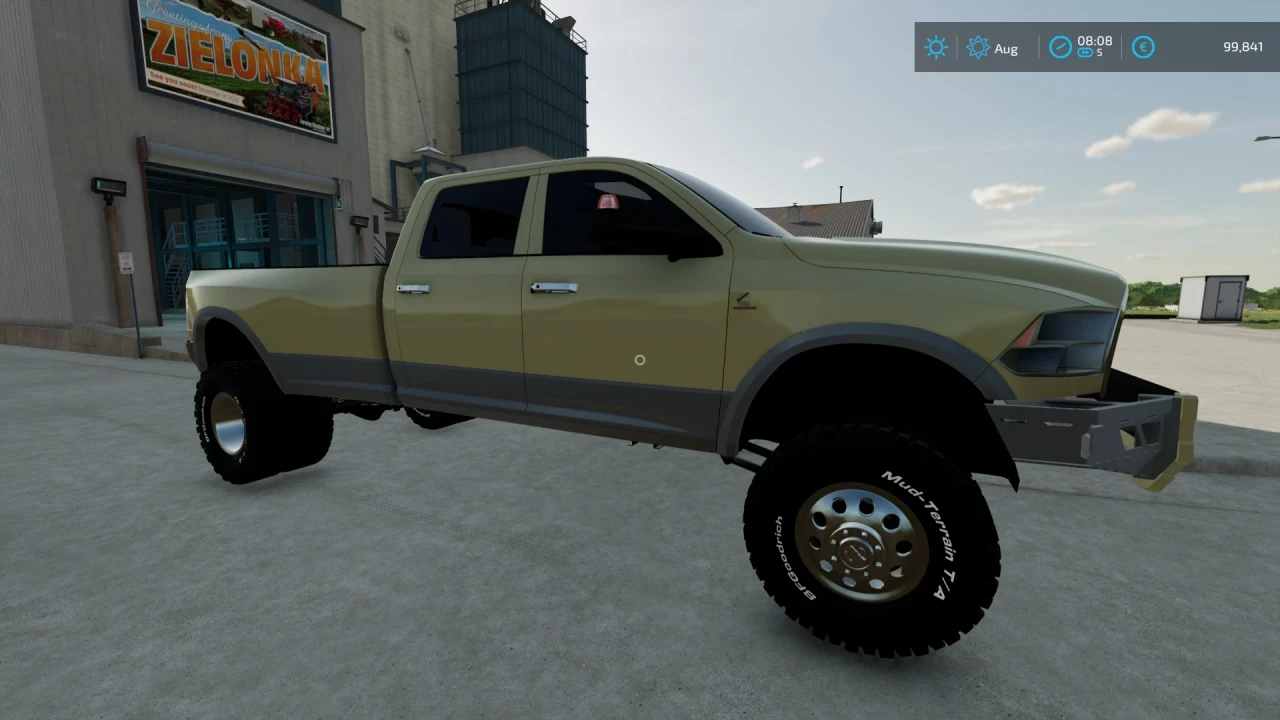Image resolution: width=1280 pixels, height=720 pixels.
Task: Click the truck's rear door handle
Action: tap(413, 287)
